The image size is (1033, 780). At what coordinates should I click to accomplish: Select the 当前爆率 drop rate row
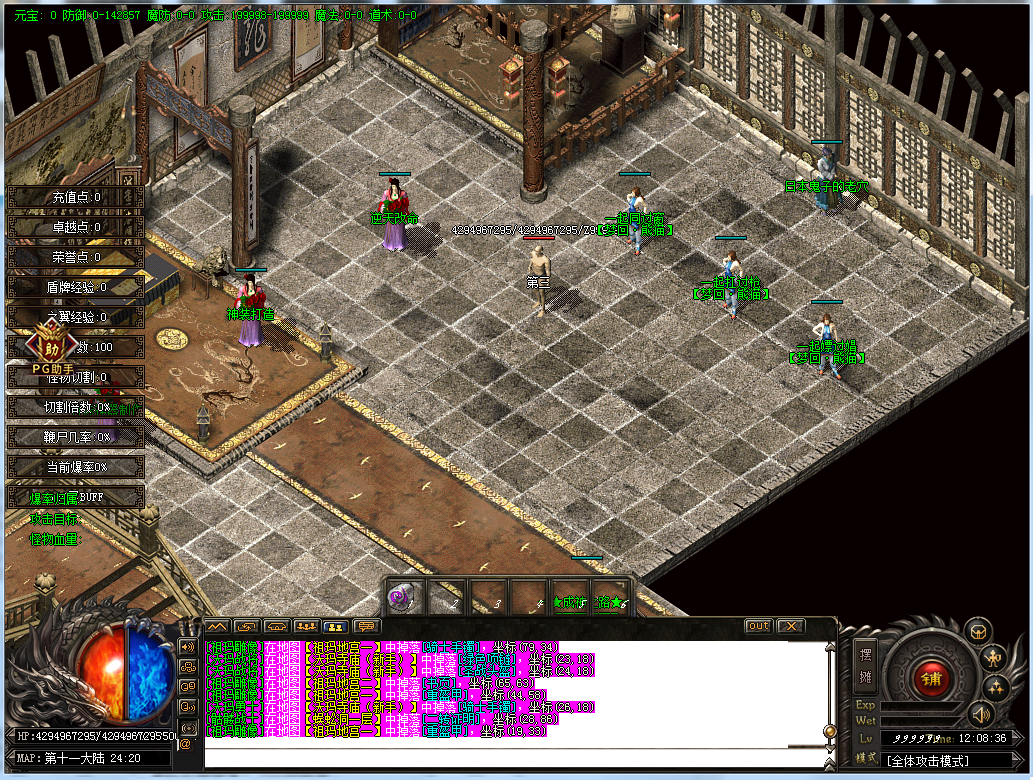click(76, 467)
